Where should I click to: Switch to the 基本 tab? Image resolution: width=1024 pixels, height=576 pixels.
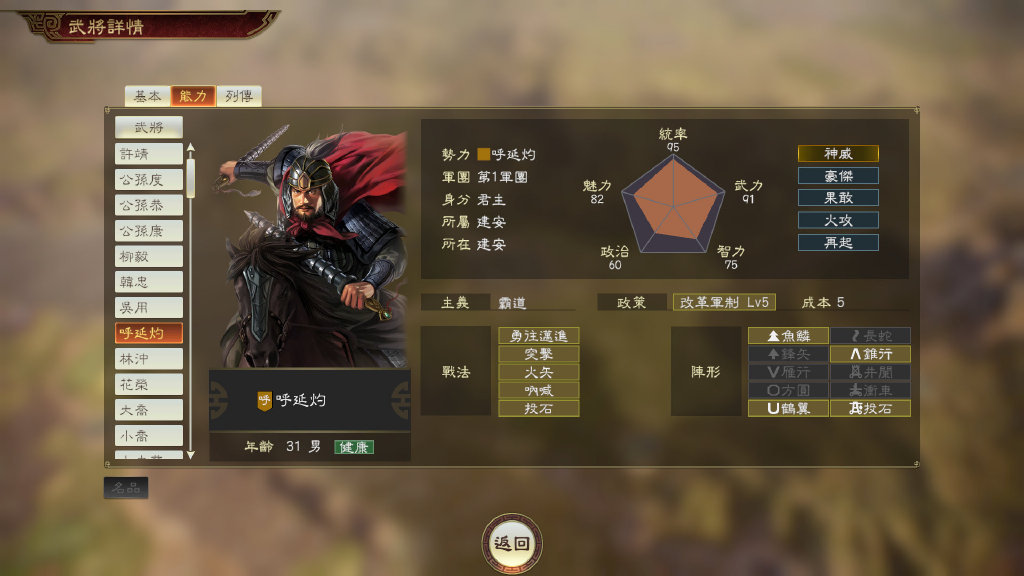coord(147,96)
